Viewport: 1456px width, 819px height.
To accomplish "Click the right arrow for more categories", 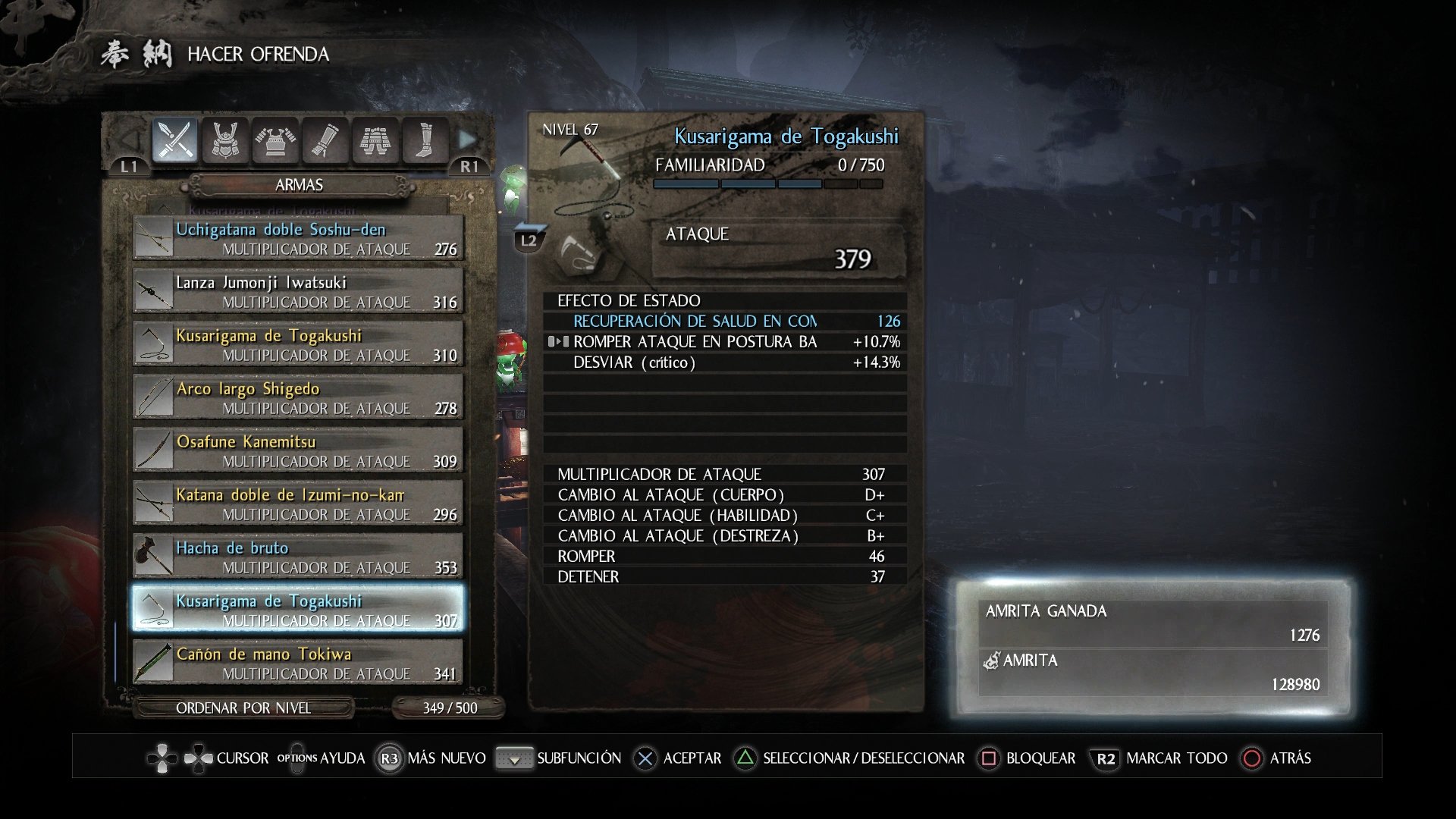I will (467, 140).
